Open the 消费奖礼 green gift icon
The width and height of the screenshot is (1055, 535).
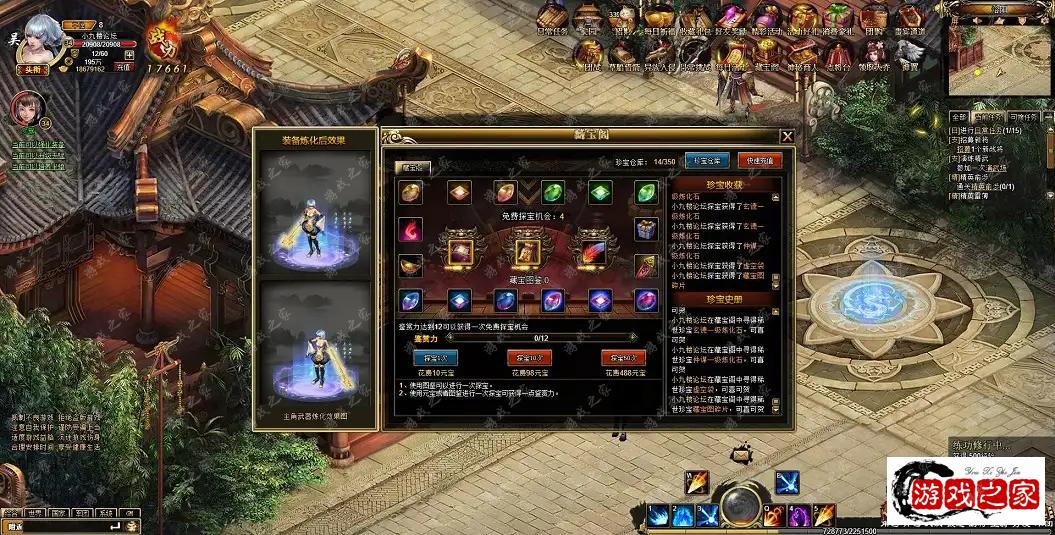point(838,18)
